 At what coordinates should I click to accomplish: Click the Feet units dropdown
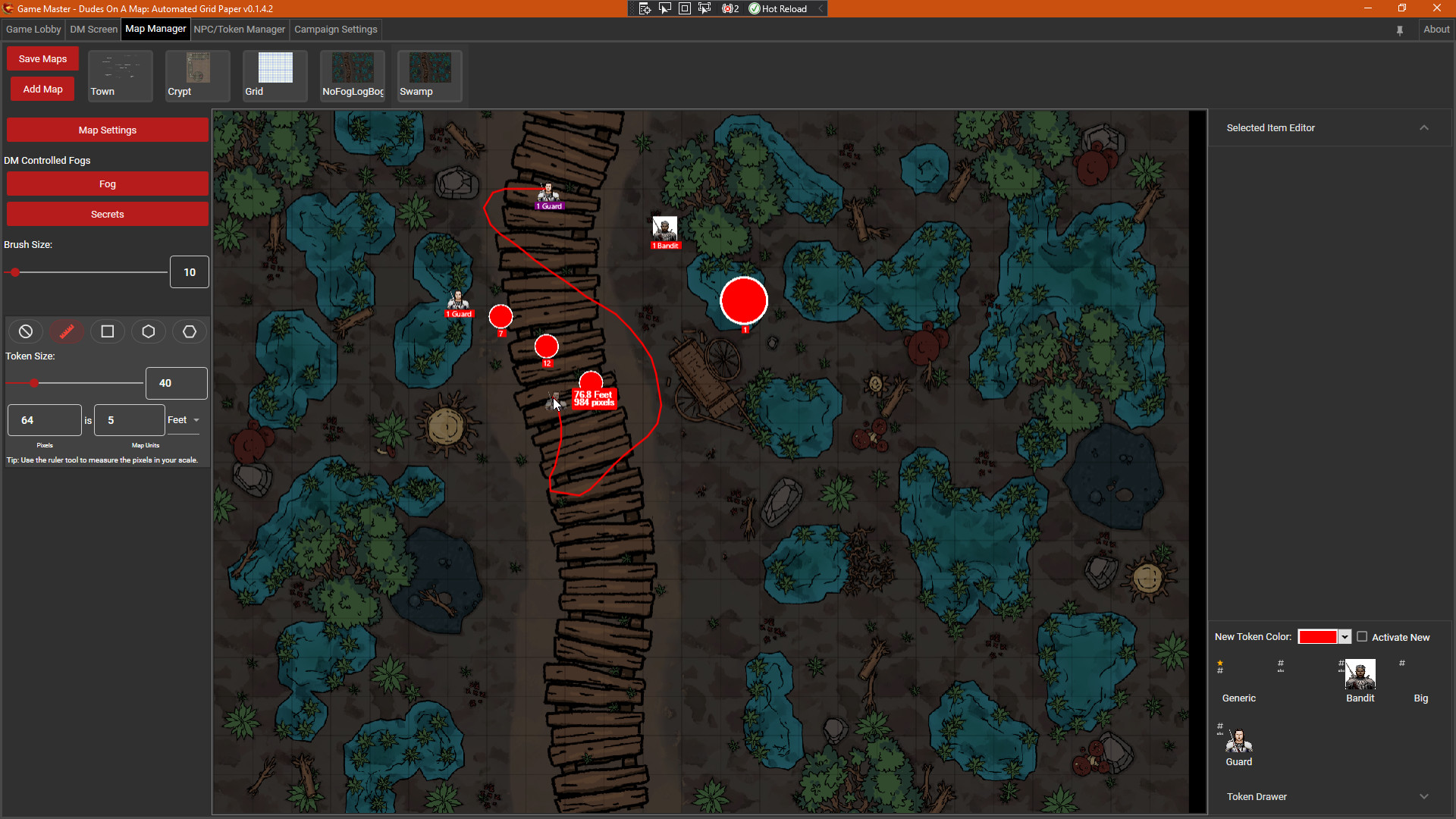[x=184, y=420]
